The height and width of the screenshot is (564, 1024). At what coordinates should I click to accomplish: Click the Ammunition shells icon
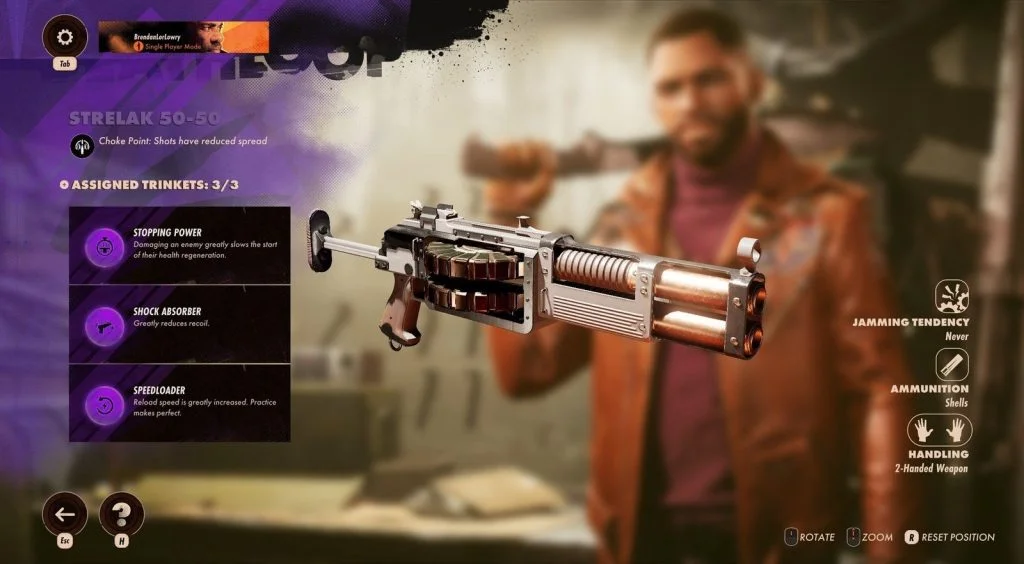(x=952, y=364)
